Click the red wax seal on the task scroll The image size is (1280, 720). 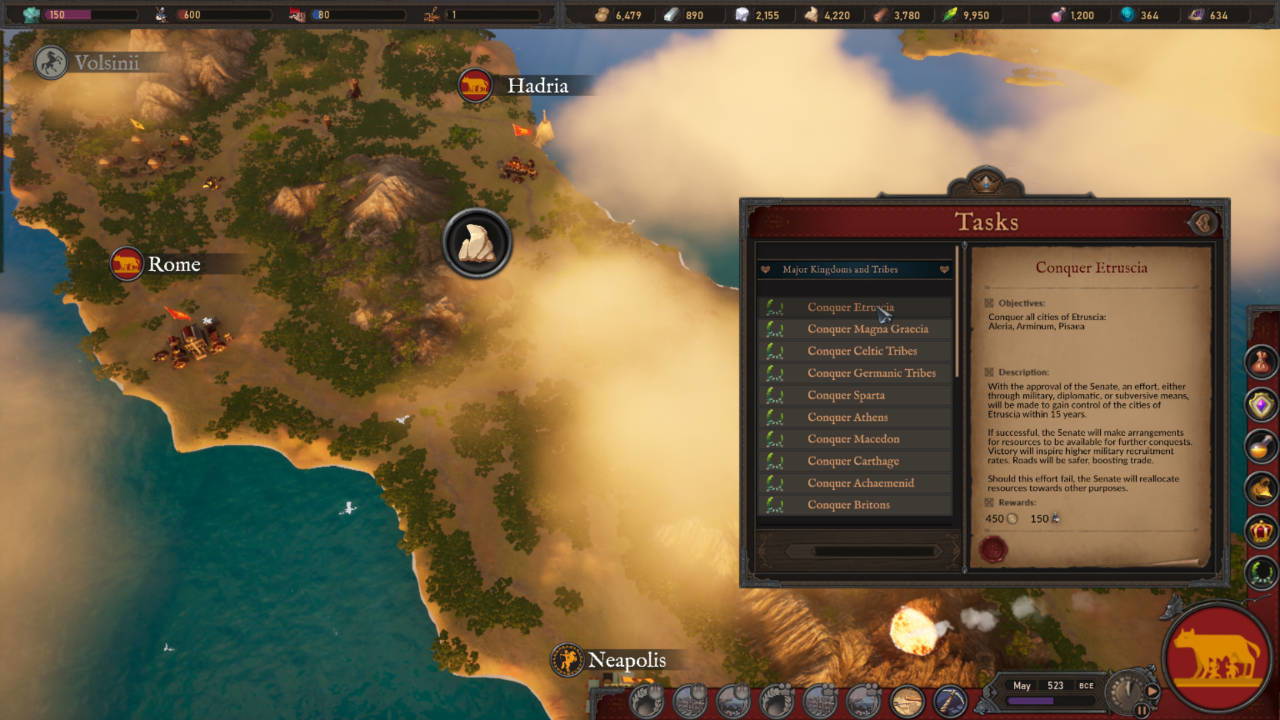click(x=993, y=549)
